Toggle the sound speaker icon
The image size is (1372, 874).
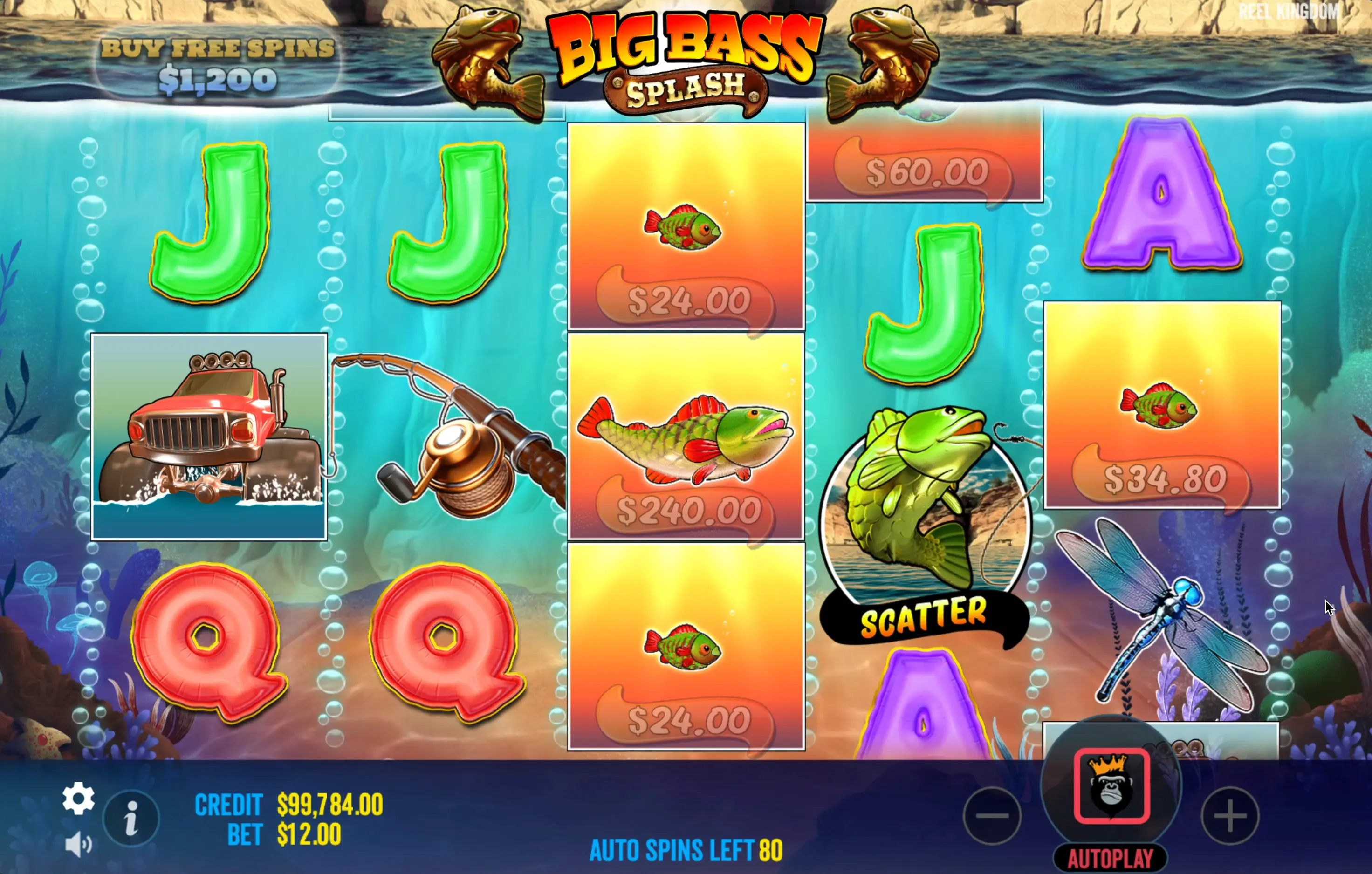click(x=78, y=844)
